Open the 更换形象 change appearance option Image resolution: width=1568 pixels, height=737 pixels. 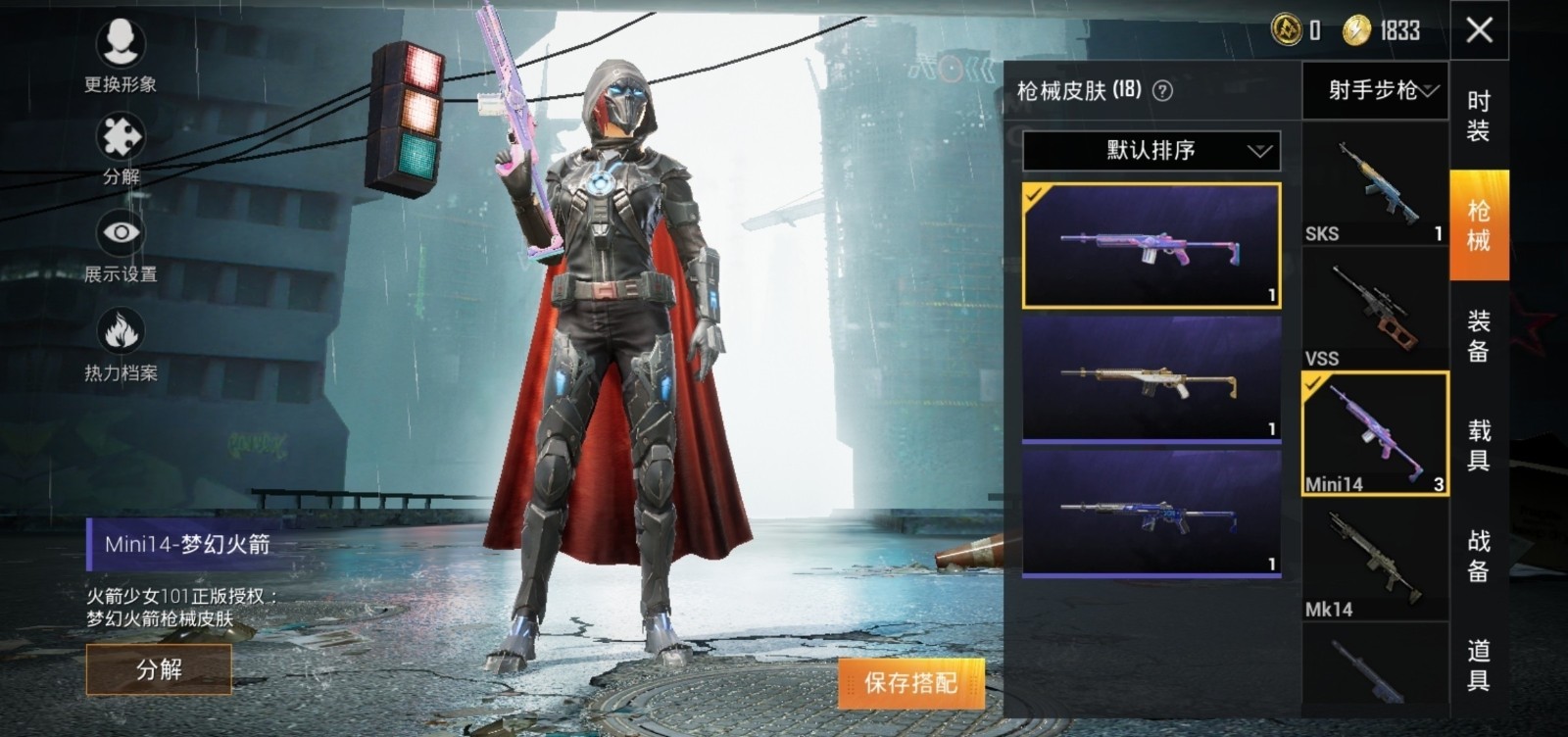[x=121, y=55]
